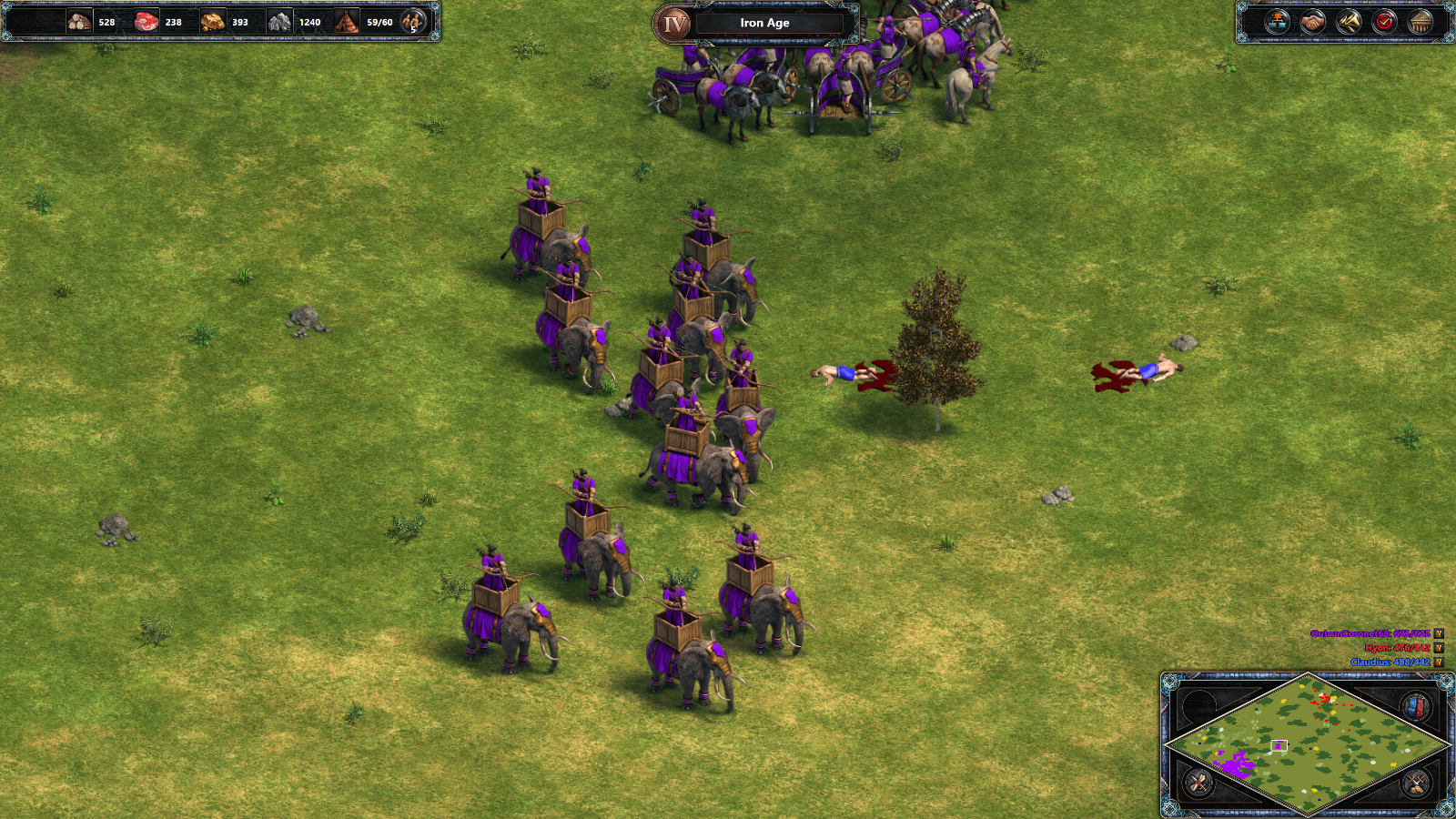The width and height of the screenshot is (1456, 819).
Task: Select OutrunCoronet68 in the score list
Action: click(x=1370, y=633)
